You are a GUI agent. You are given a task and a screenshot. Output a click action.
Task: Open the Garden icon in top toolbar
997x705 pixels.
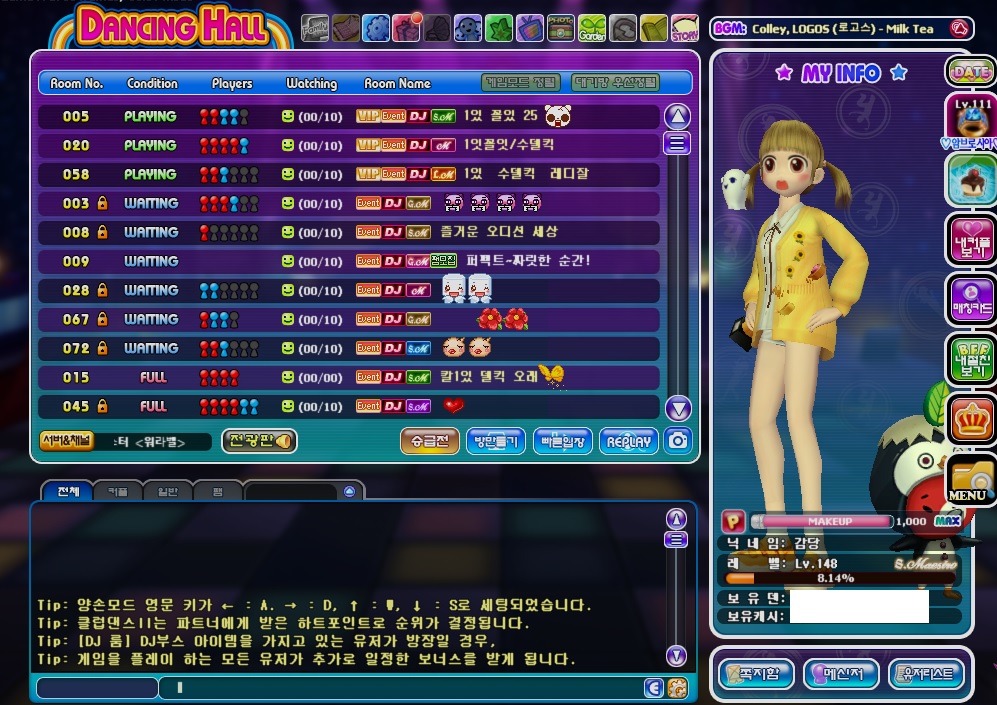tap(592, 28)
